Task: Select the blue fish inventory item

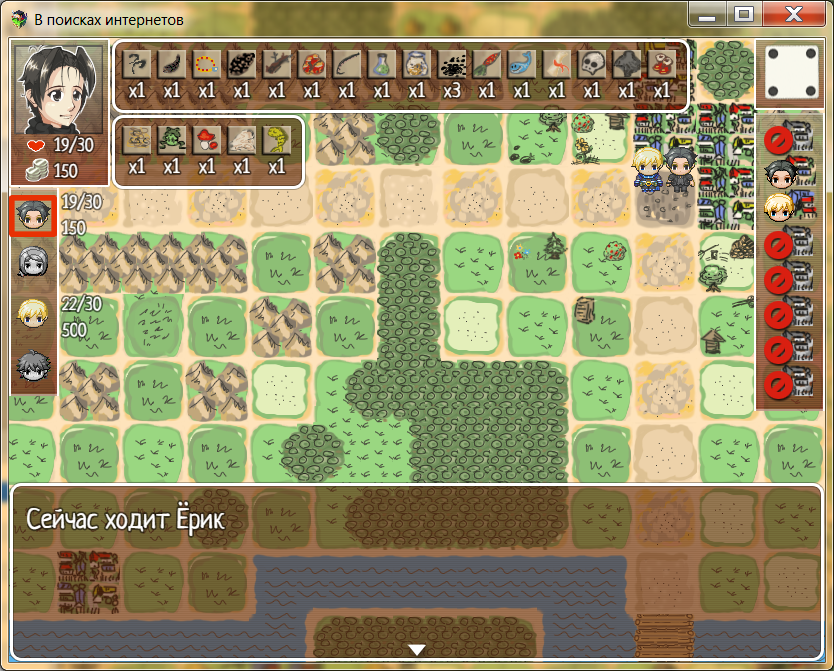Action: point(520,65)
